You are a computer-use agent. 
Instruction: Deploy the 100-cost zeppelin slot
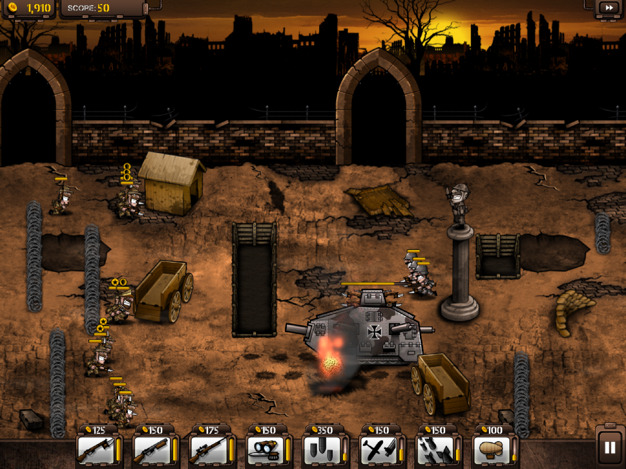click(492, 448)
